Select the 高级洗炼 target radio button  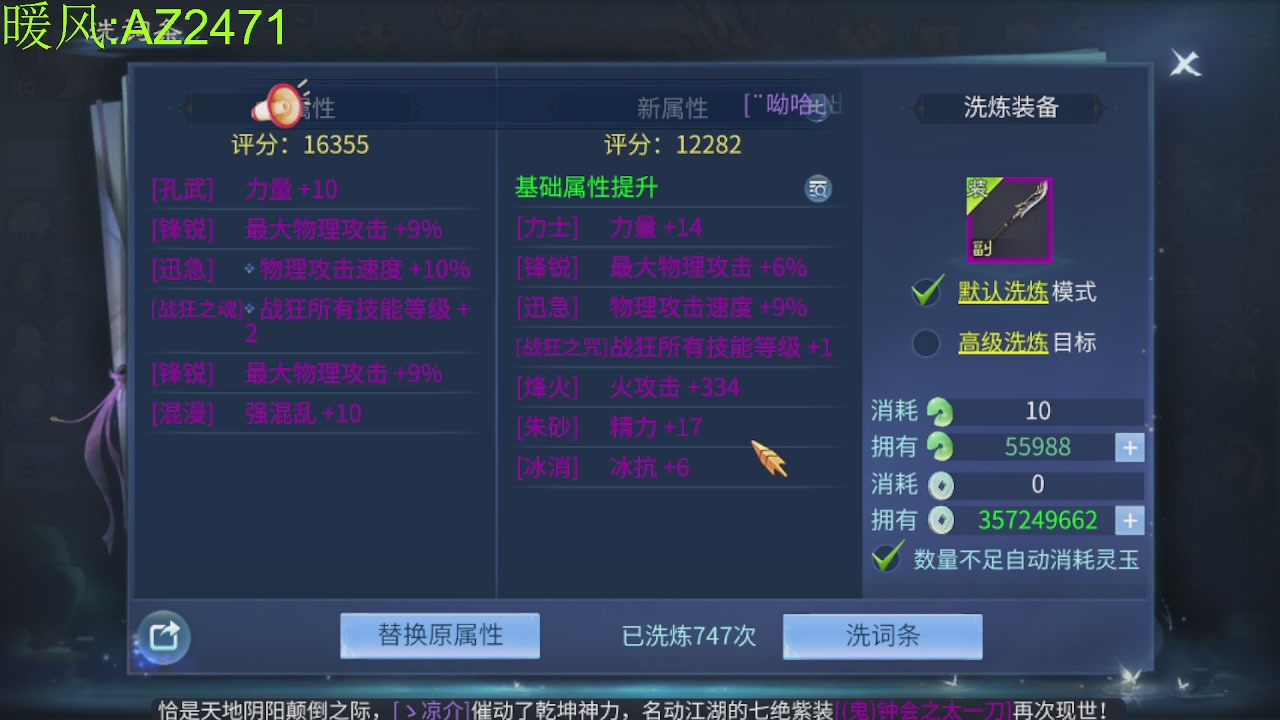925,343
